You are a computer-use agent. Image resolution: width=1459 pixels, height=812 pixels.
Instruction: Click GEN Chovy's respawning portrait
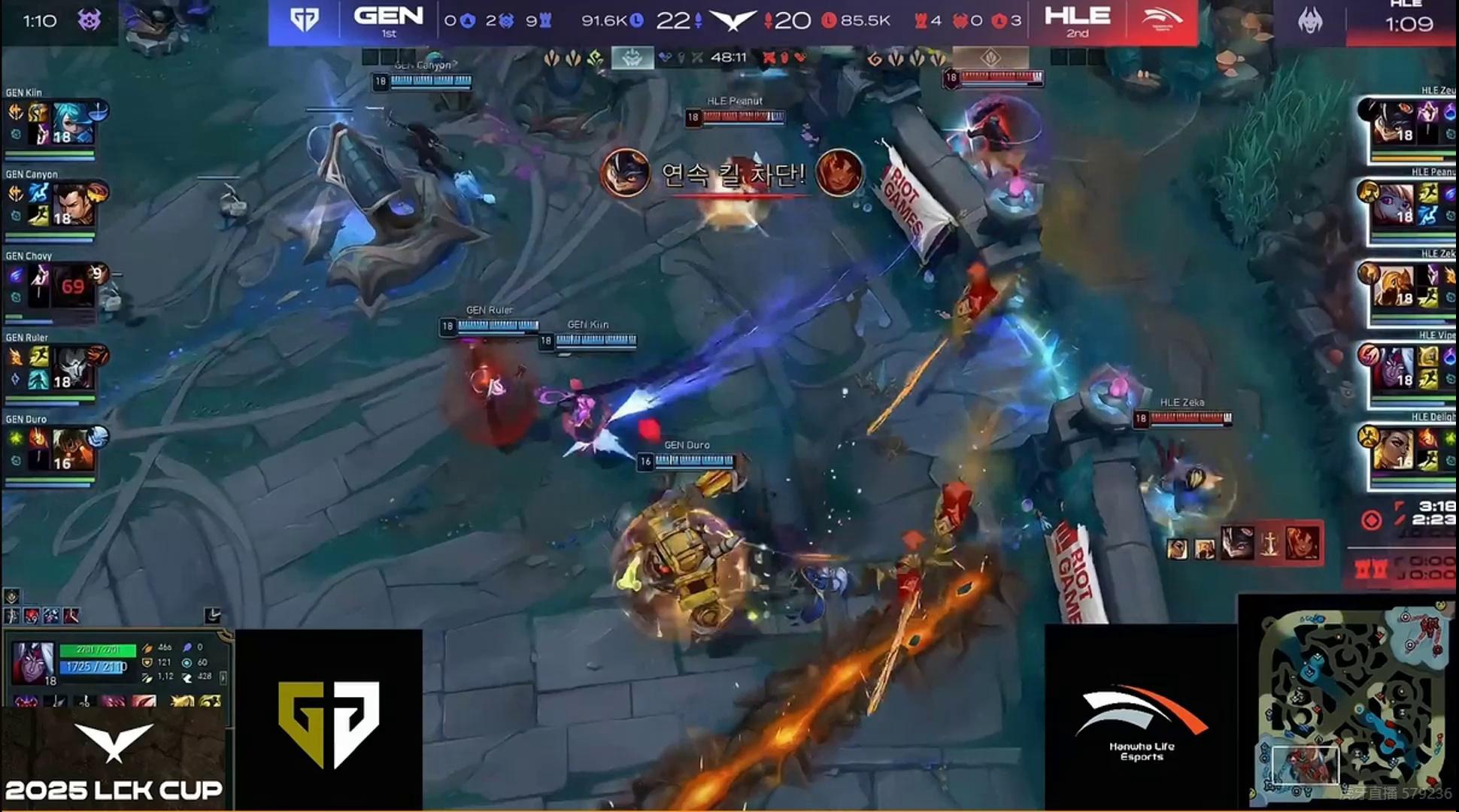pos(73,286)
